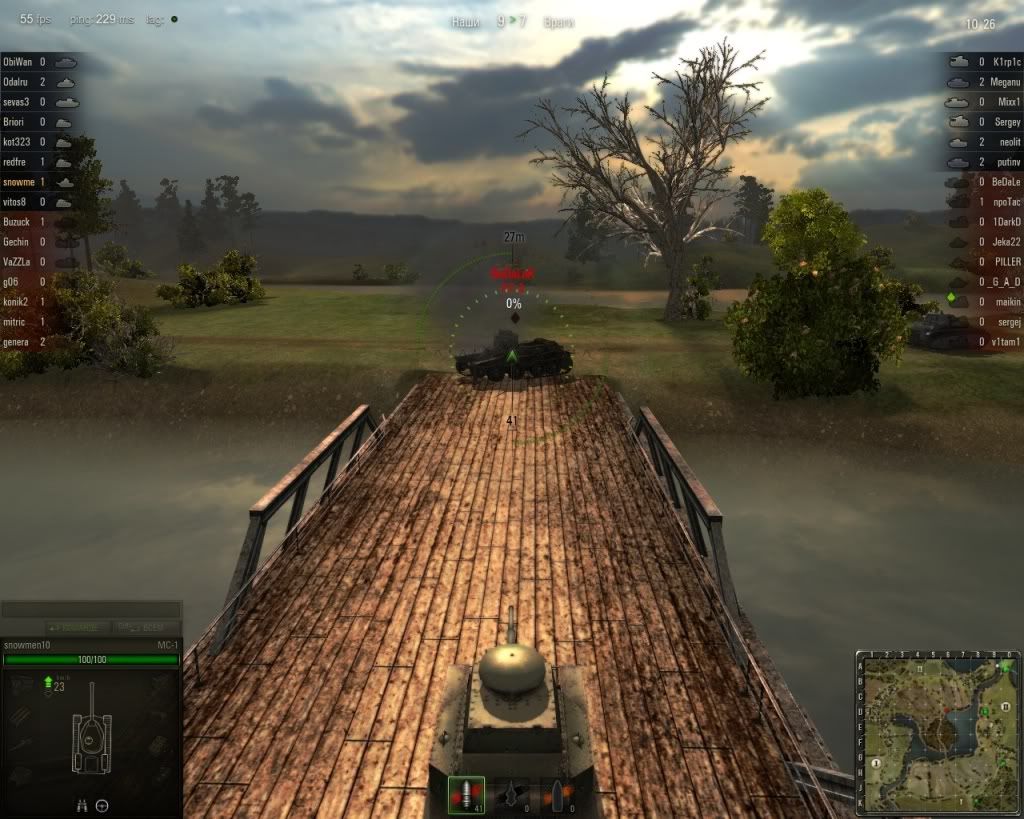Select enemy BeDaLe in the enemy list

[x=985, y=182]
